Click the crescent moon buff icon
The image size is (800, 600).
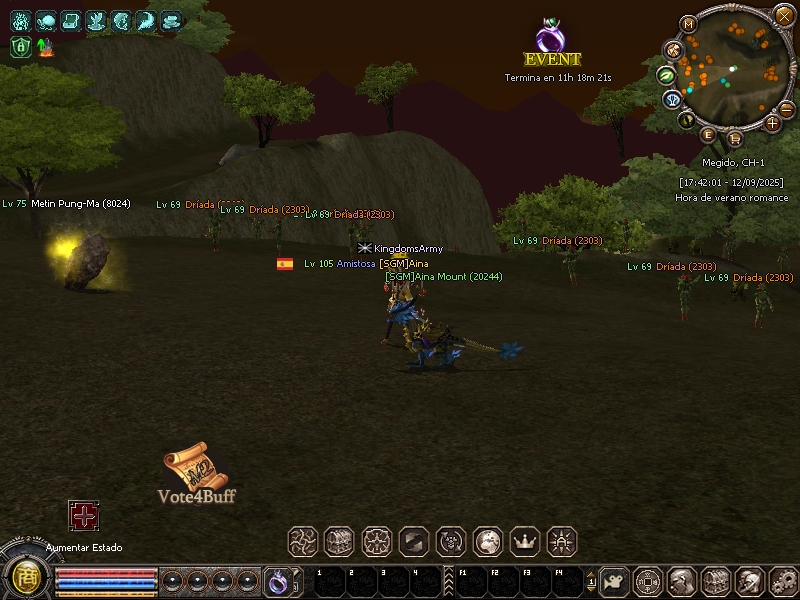coord(146,20)
